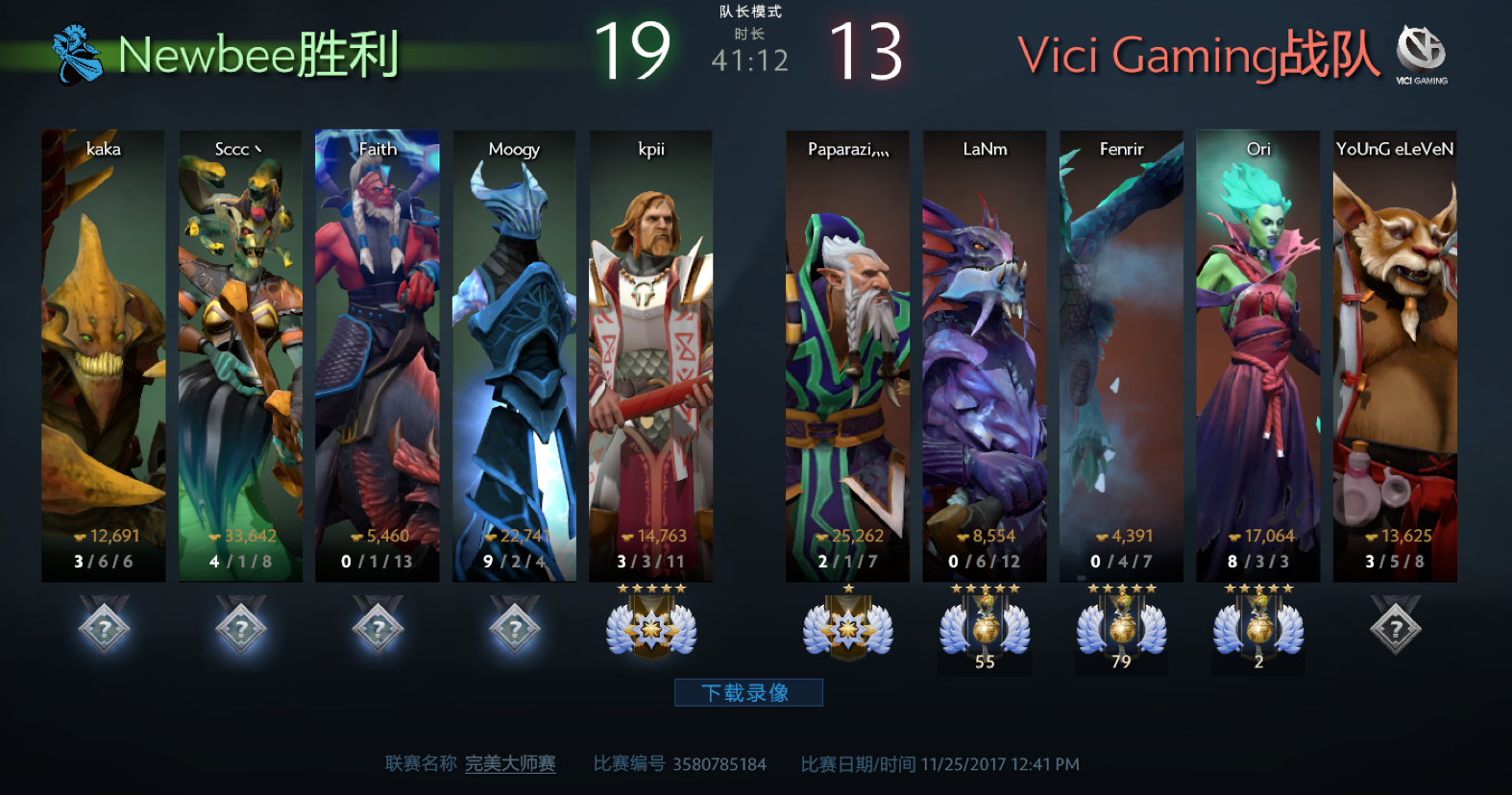1512x795 pixels.
Task: Open the 完美大师赛 league link
Action: tap(510, 764)
